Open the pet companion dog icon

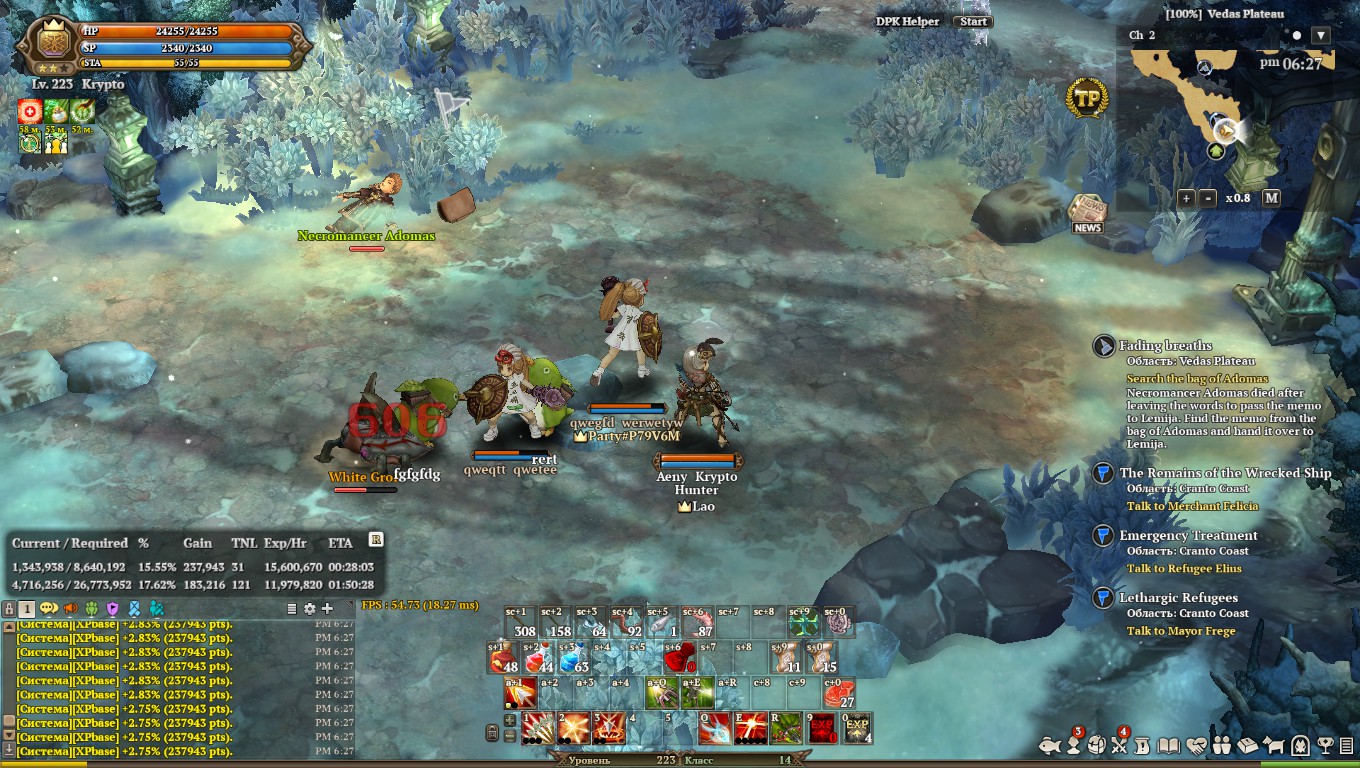tap(1274, 745)
